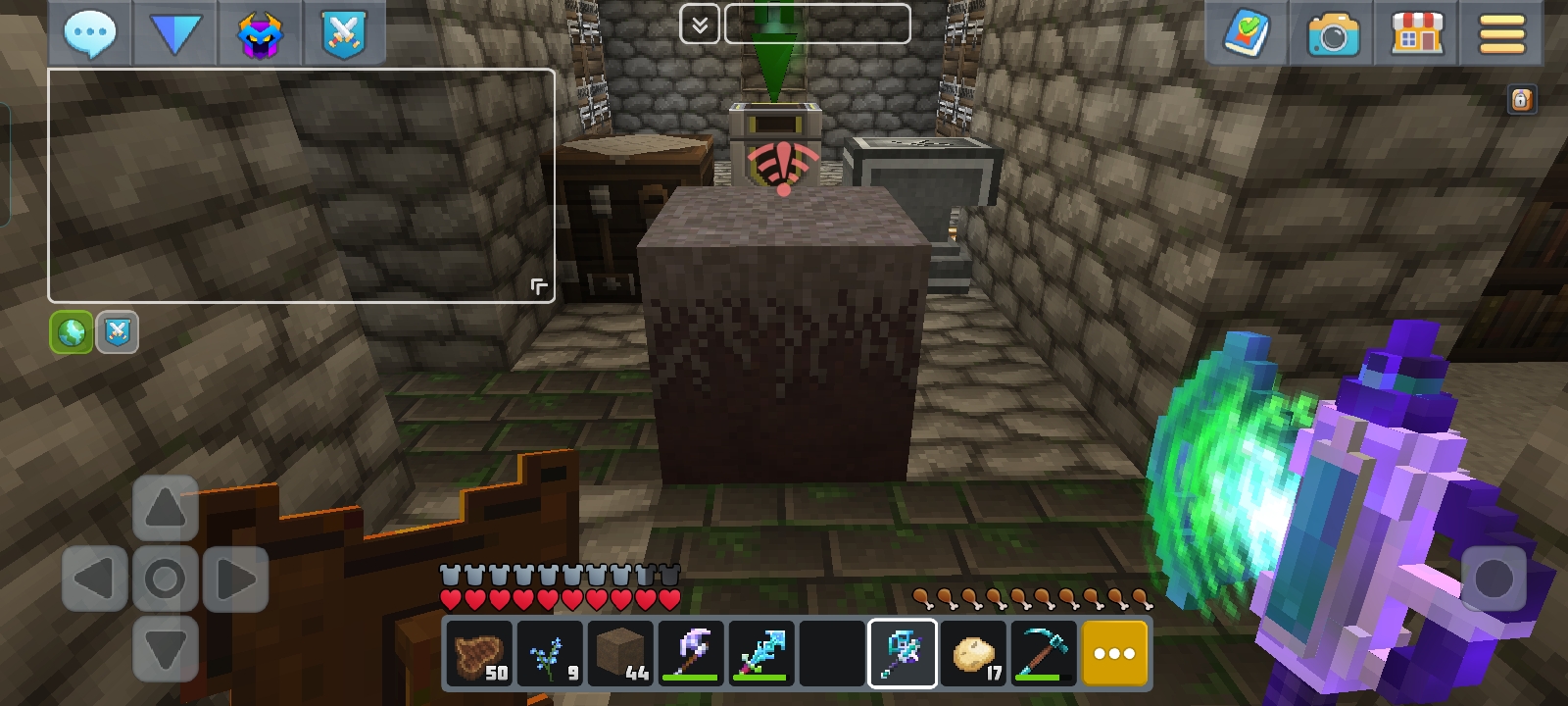Select the blue flower hotbar slot

(550, 653)
